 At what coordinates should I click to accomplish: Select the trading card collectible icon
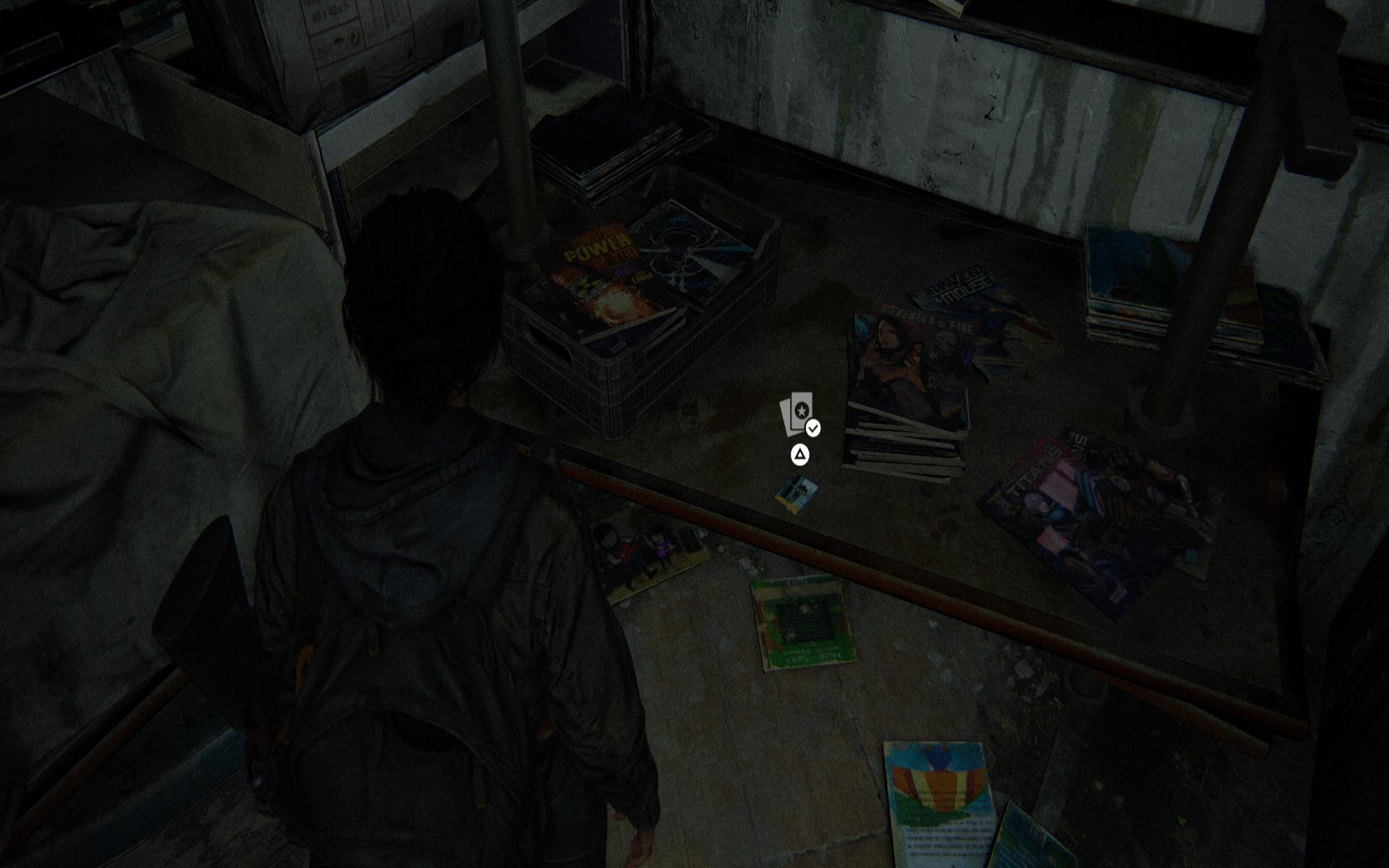pos(798,414)
